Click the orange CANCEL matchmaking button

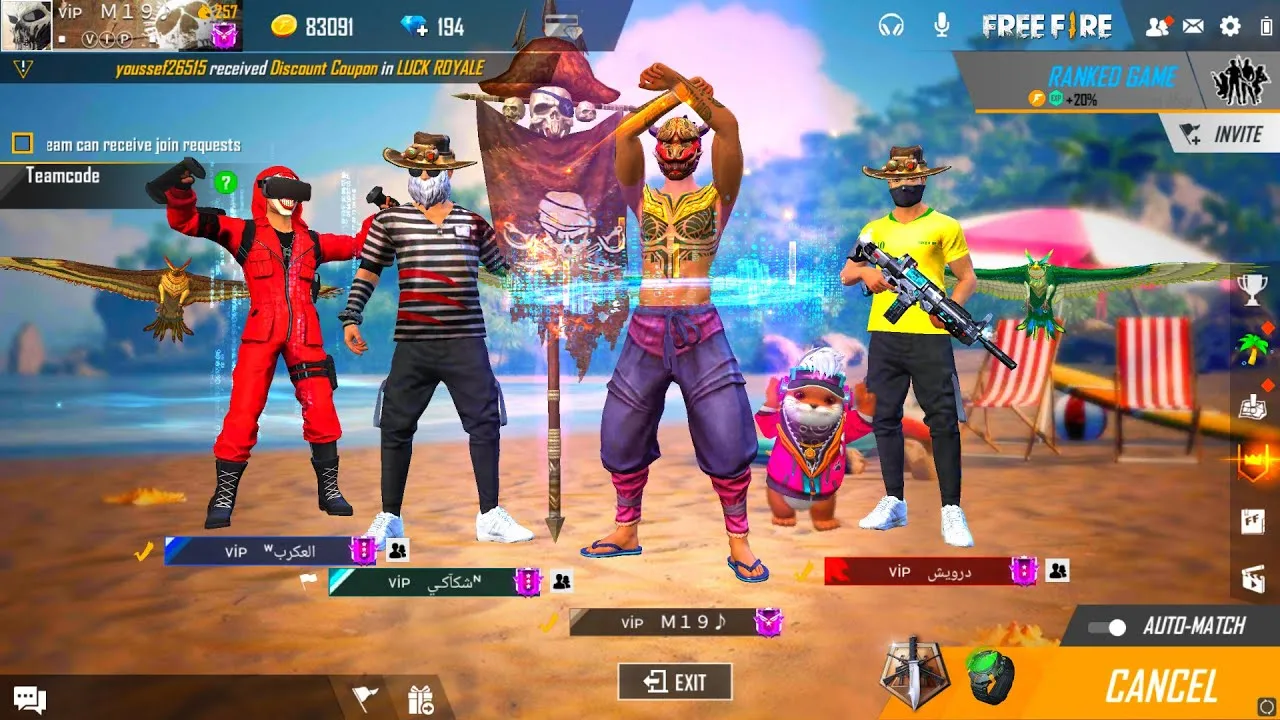click(x=1160, y=687)
